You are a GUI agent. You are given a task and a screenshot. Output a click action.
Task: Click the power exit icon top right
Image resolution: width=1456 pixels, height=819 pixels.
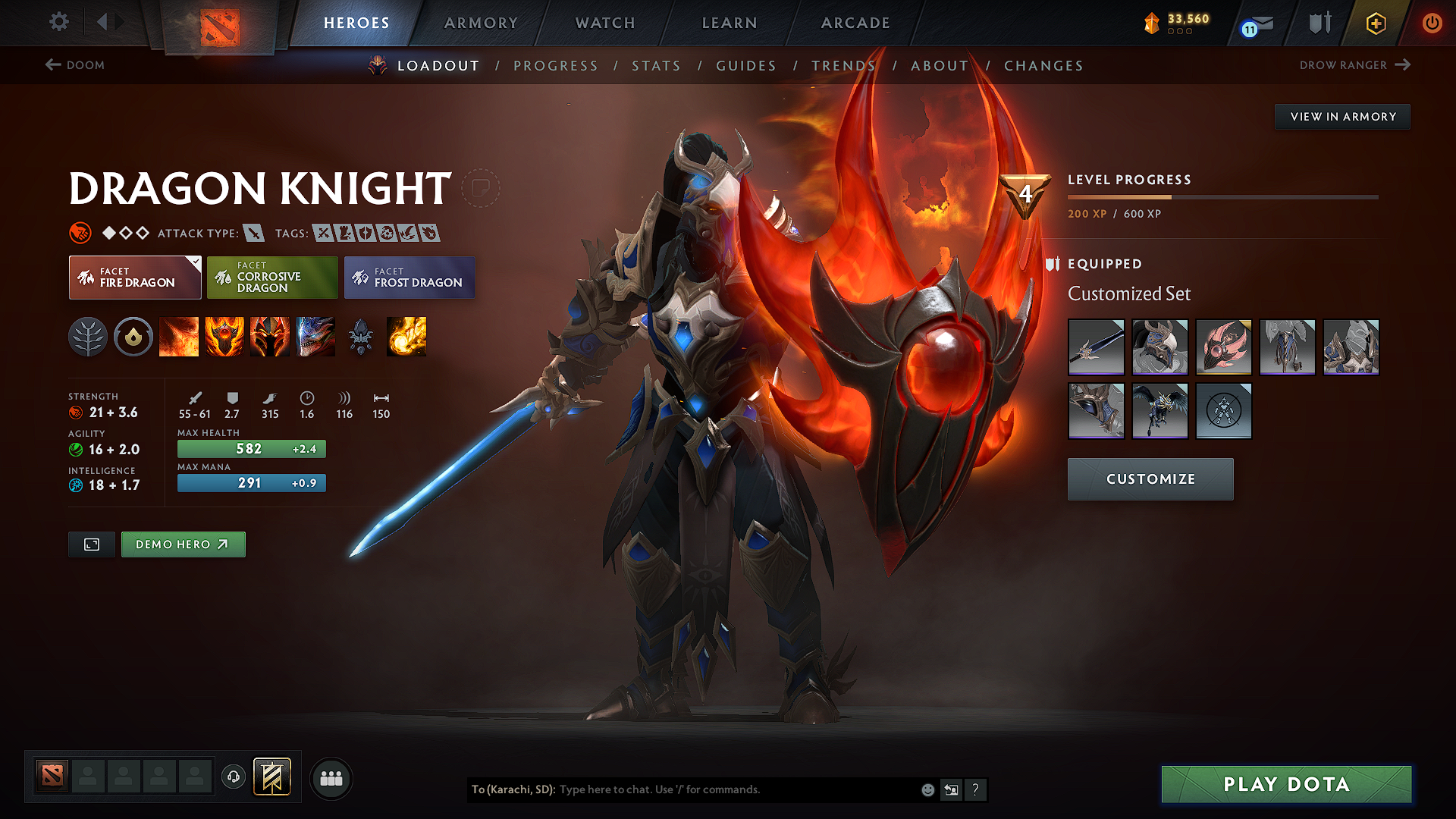click(1432, 23)
